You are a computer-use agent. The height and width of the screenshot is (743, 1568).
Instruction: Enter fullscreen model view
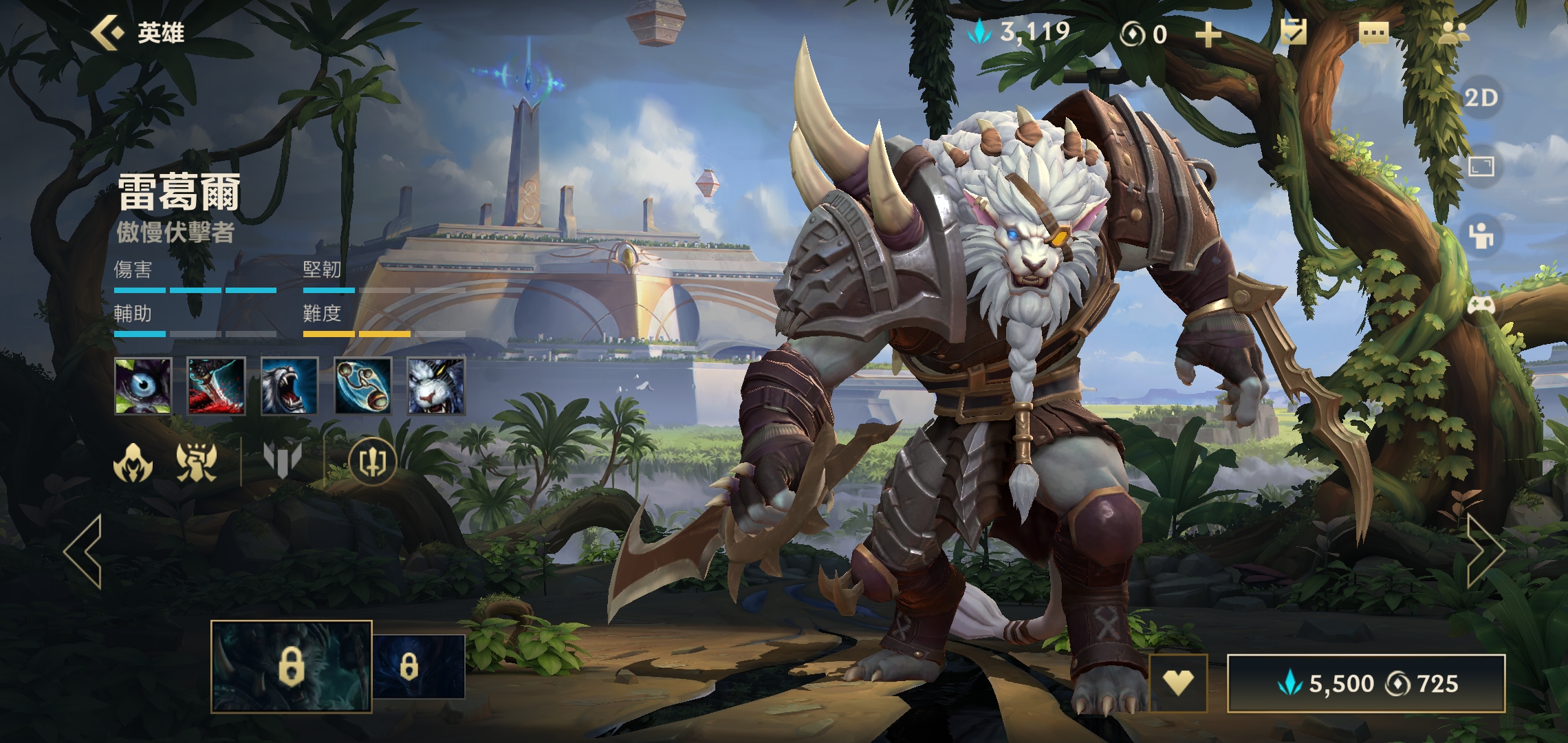point(1481,166)
